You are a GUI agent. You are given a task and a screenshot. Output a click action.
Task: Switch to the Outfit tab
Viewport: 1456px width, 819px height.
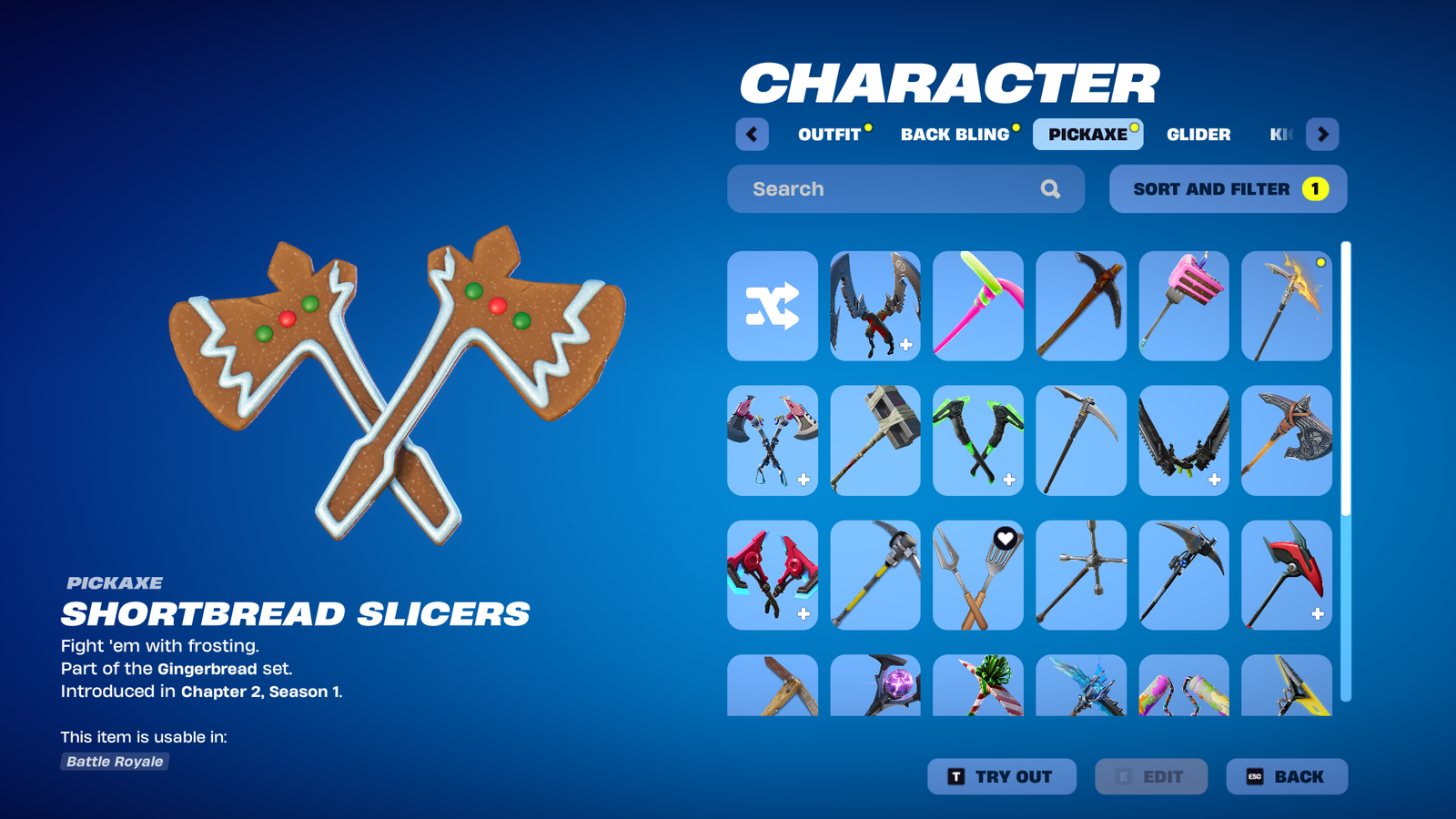coord(829,135)
